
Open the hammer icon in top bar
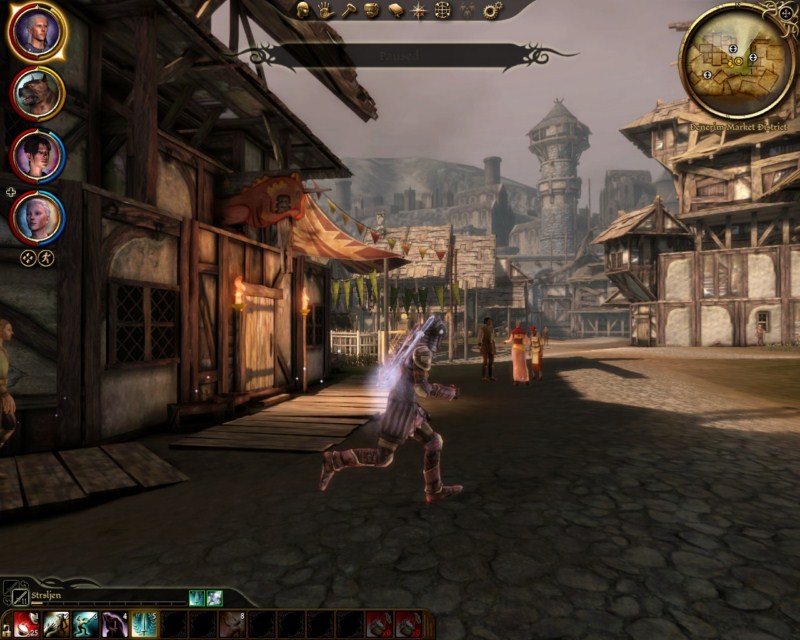point(348,10)
